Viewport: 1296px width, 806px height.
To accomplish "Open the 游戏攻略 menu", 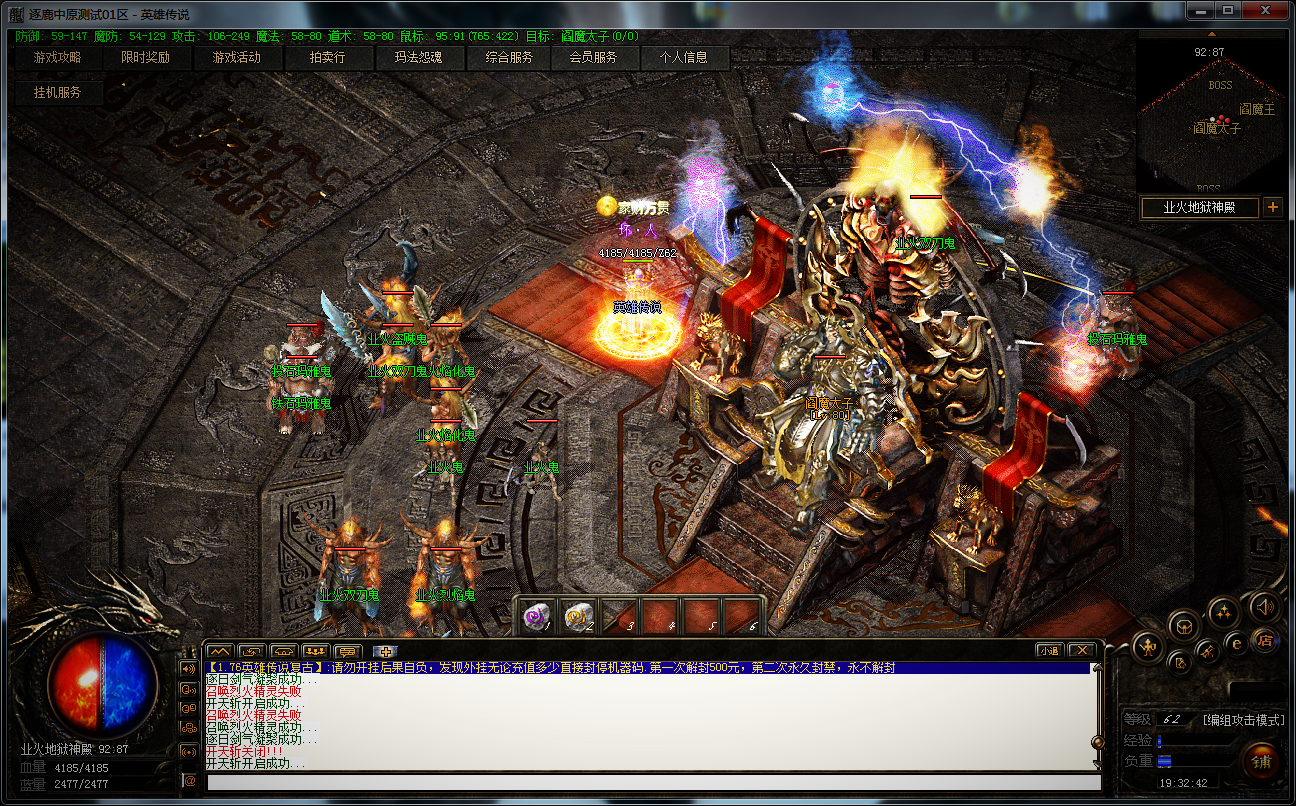I will pyautogui.click(x=57, y=58).
